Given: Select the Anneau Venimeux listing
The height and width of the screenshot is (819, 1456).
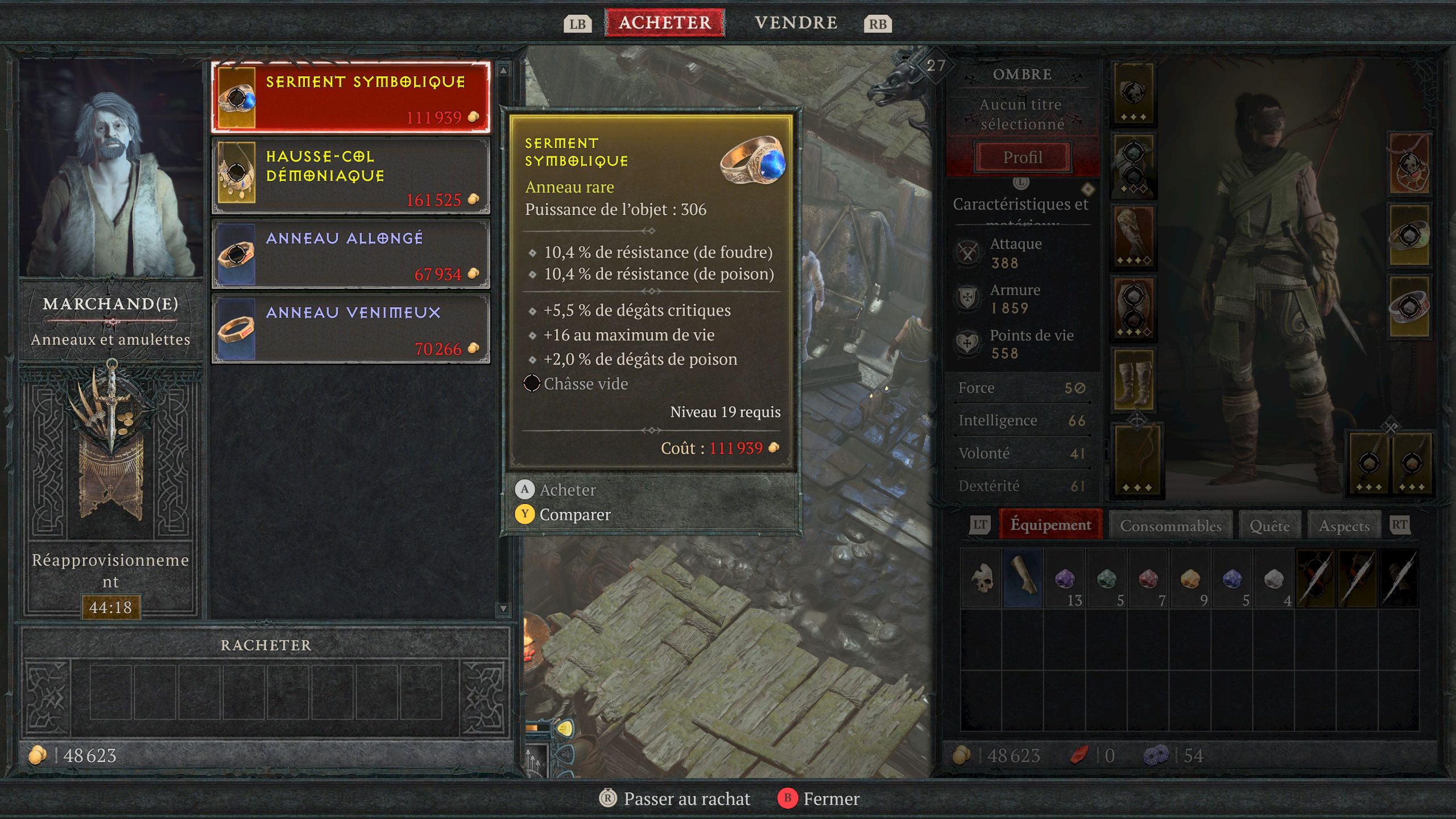Looking at the screenshot, I should (350, 329).
